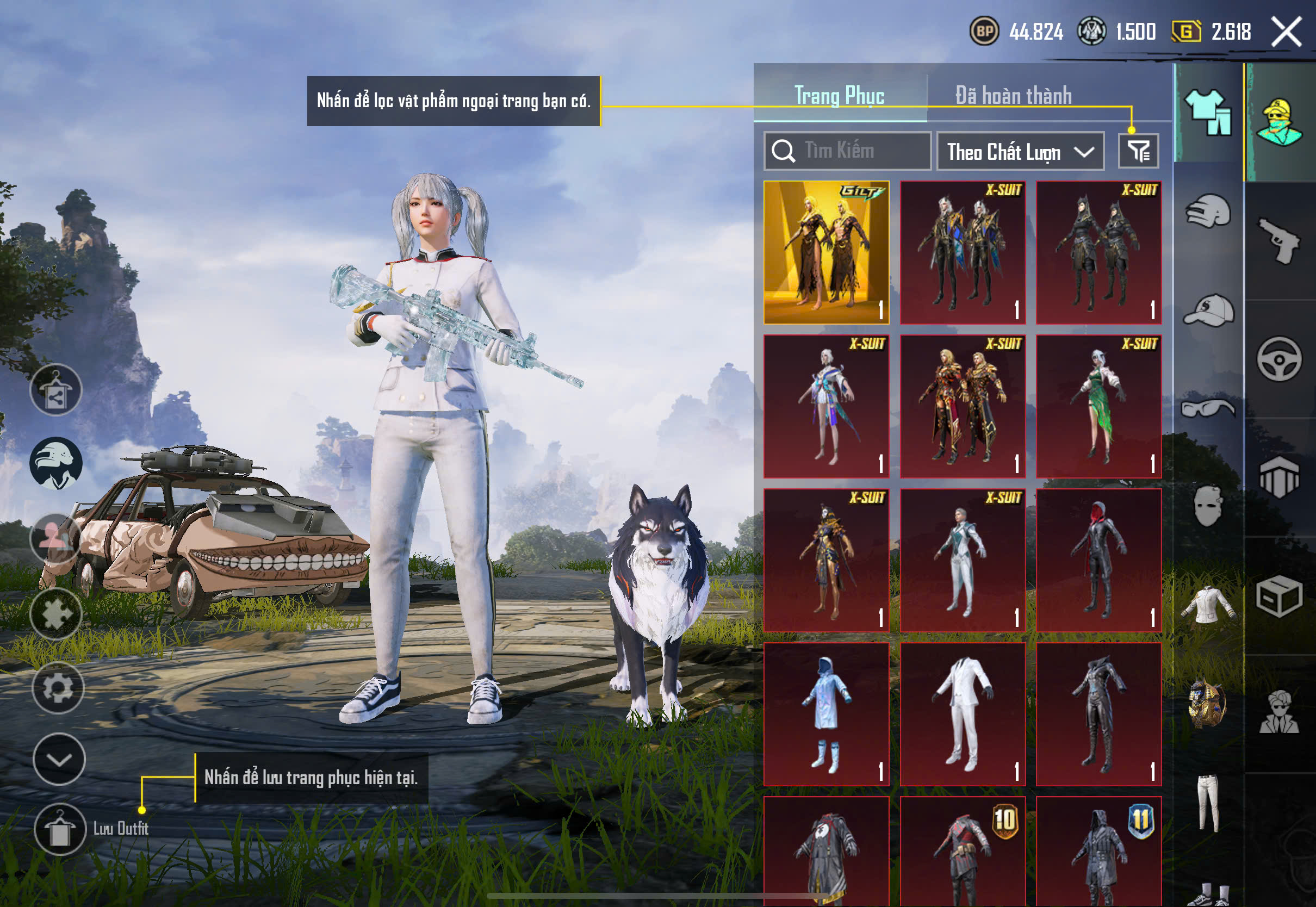
Task: Open the Theo Chất Lượn sort dropdown
Action: pos(1020,152)
